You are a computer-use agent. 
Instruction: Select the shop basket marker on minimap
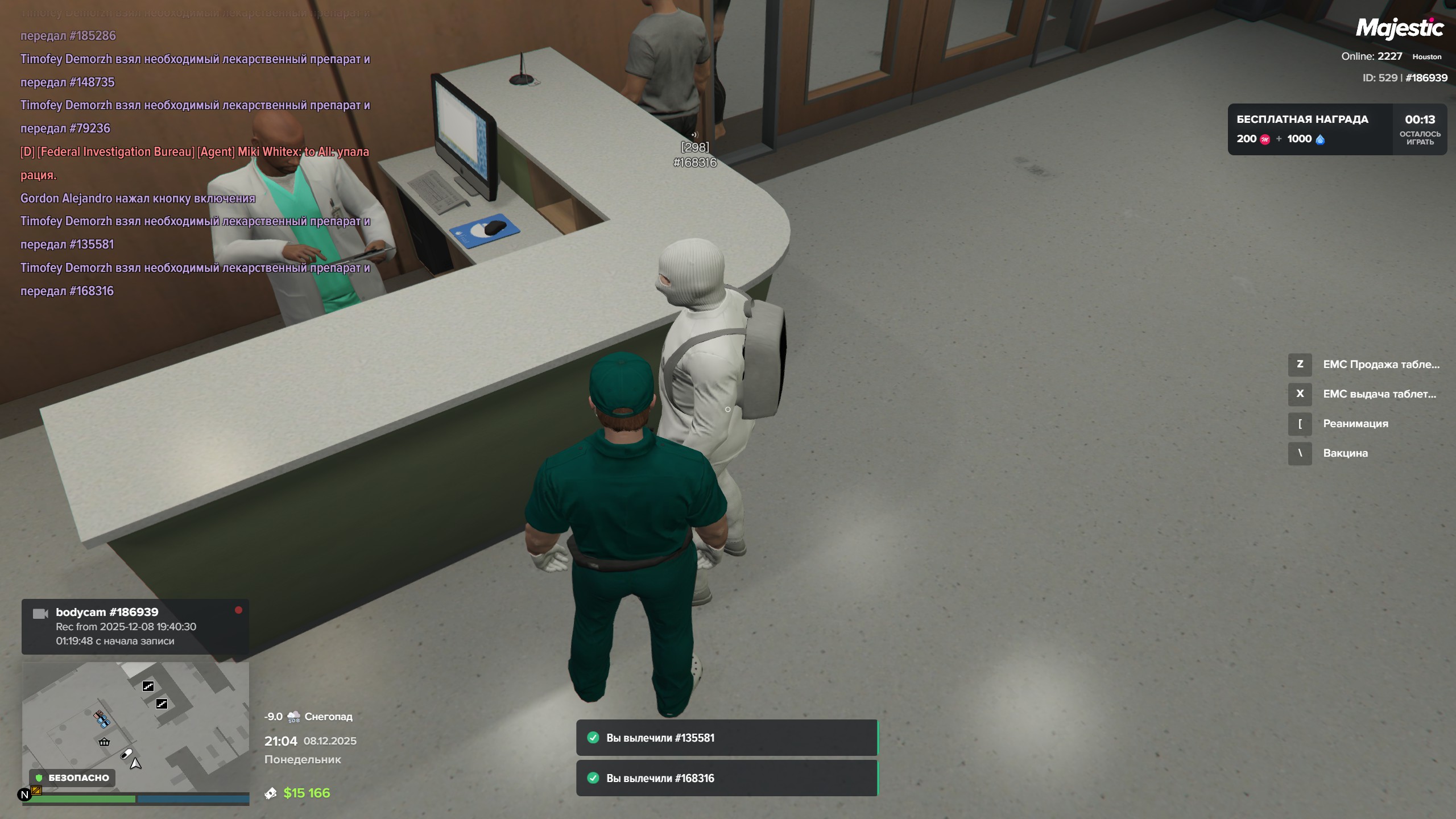coord(104,742)
